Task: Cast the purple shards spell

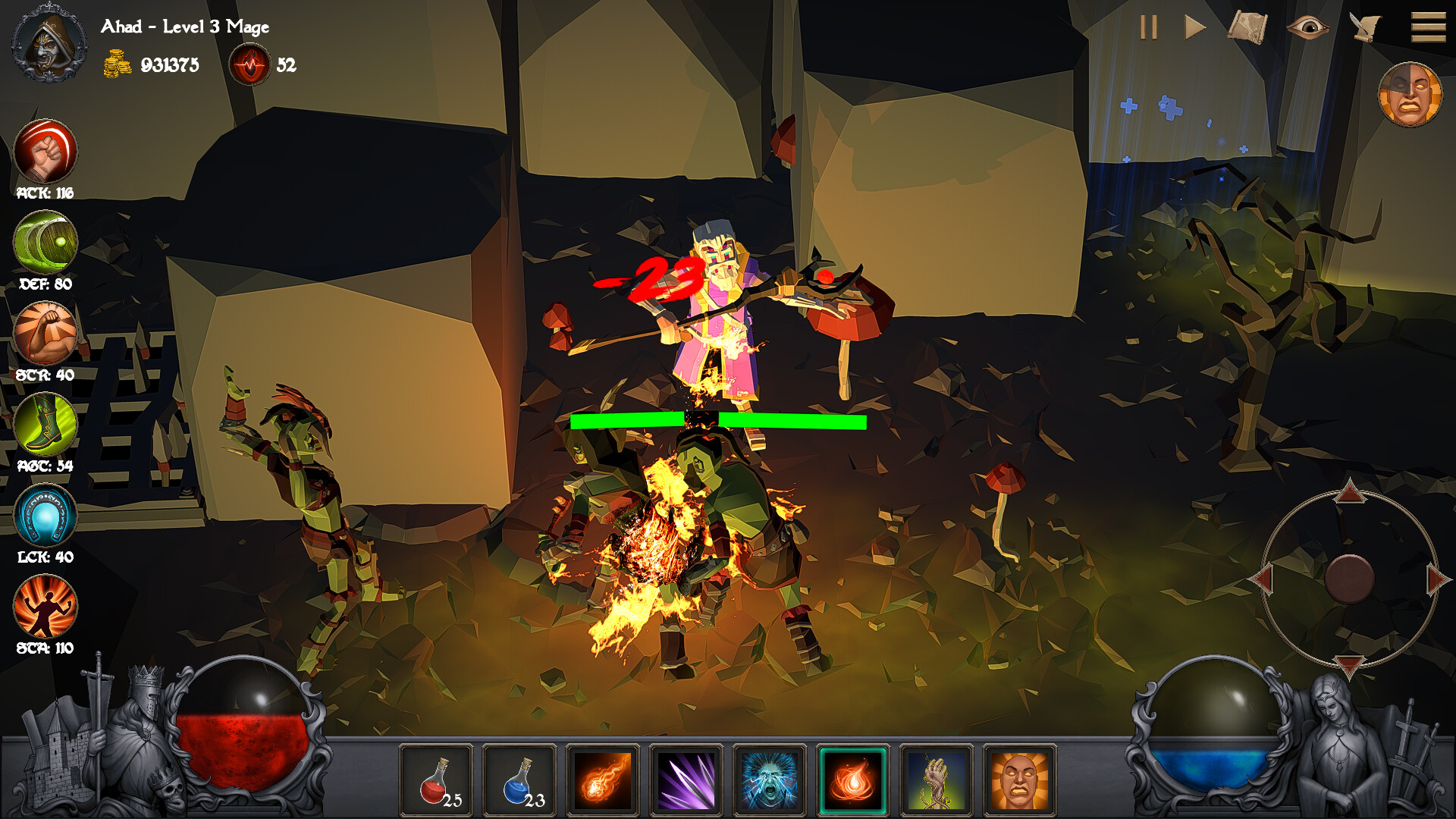Action: tap(686, 780)
